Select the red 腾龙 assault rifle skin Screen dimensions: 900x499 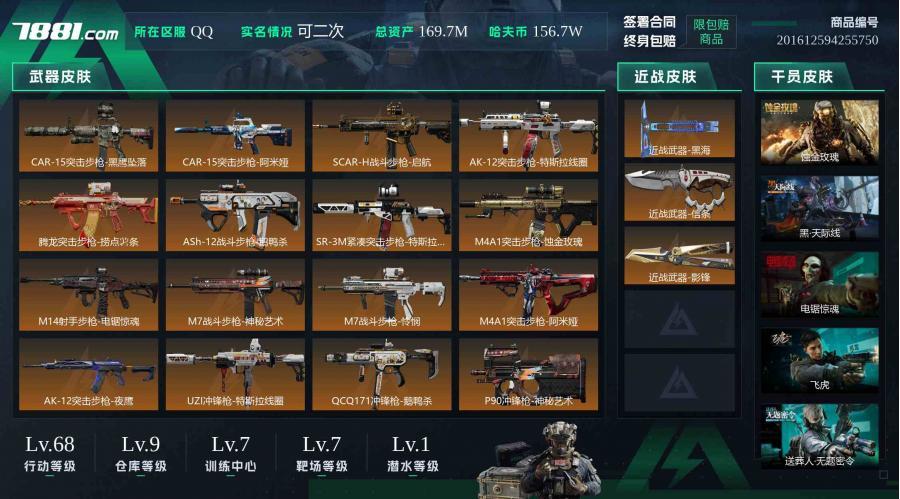coord(89,215)
